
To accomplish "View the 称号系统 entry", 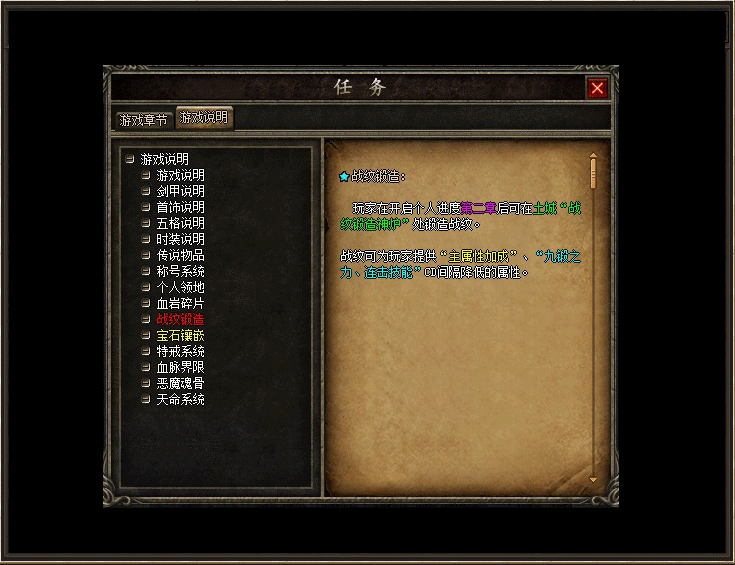I will pos(180,271).
